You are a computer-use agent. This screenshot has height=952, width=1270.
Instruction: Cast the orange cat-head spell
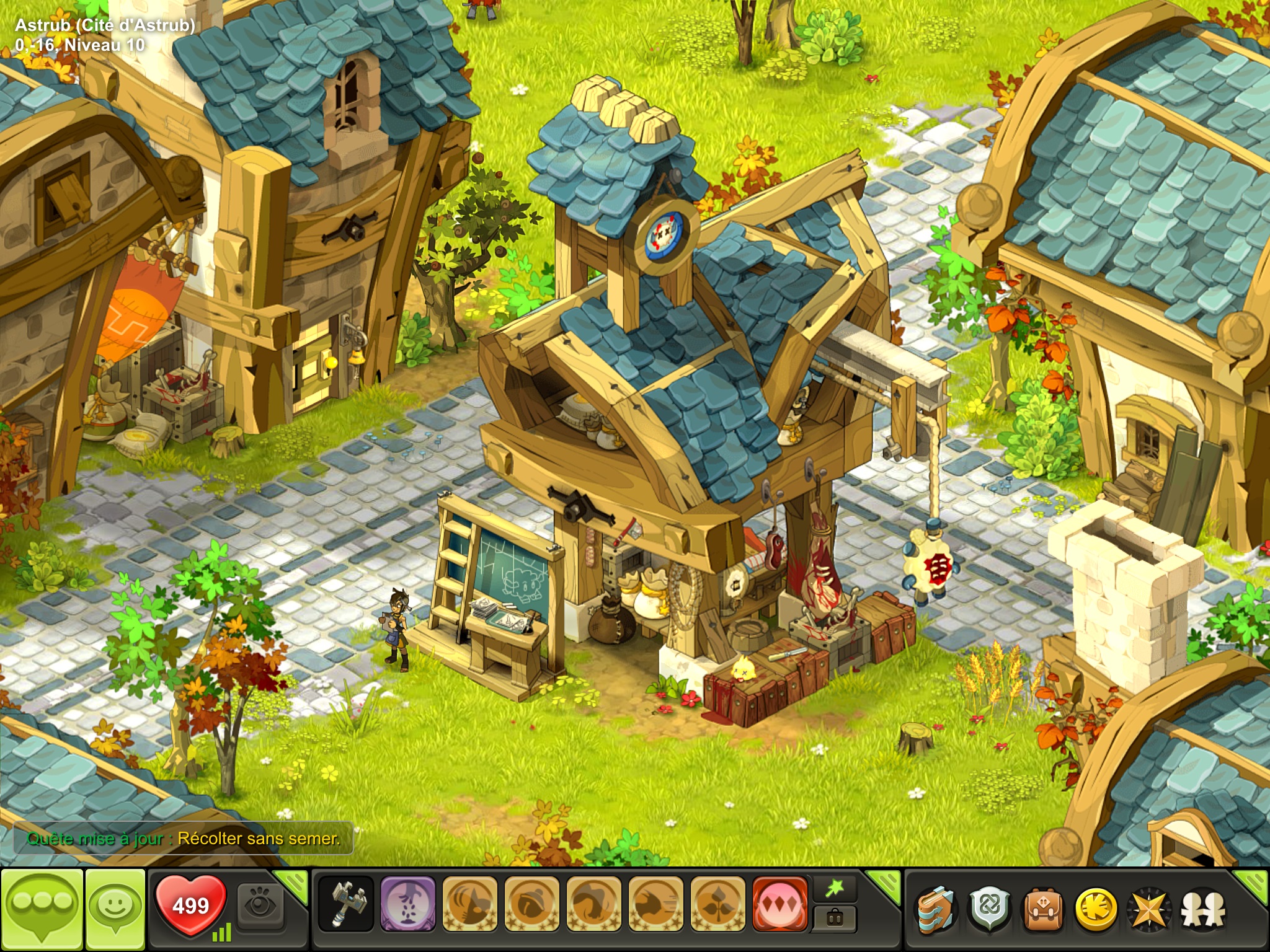[x=469, y=904]
